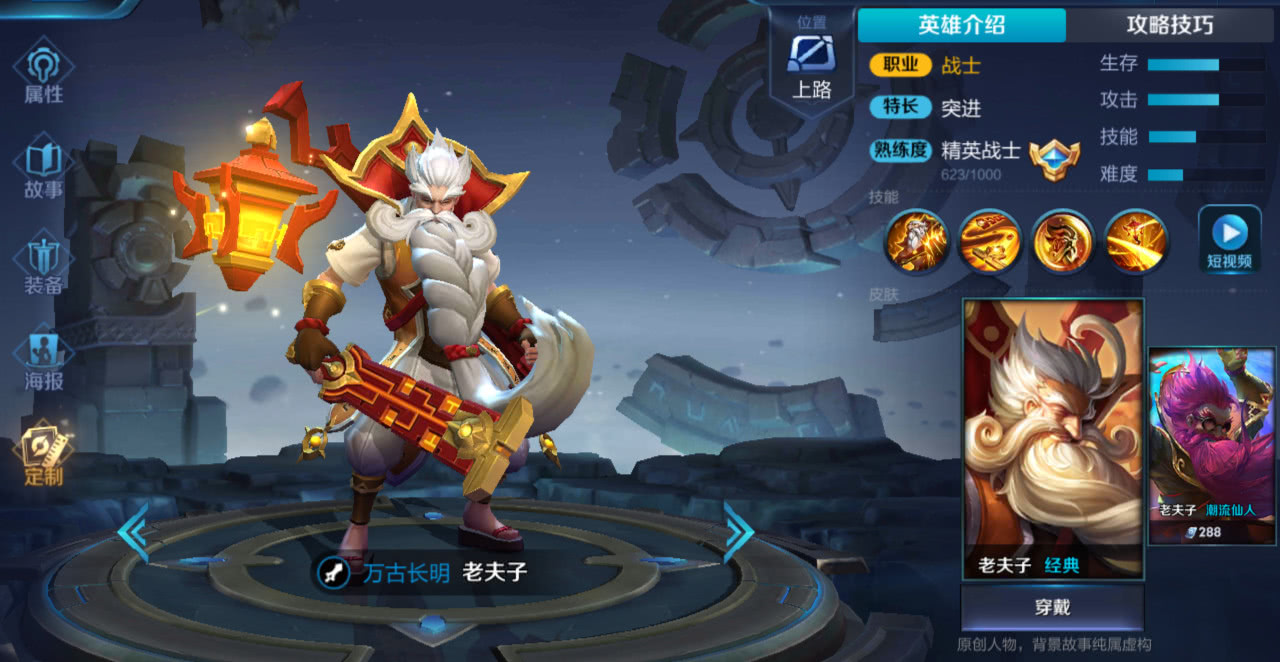1280x662 pixels.
Task: Select the passive skill icon with the white-bearded face
Action: (x=916, y=241)
